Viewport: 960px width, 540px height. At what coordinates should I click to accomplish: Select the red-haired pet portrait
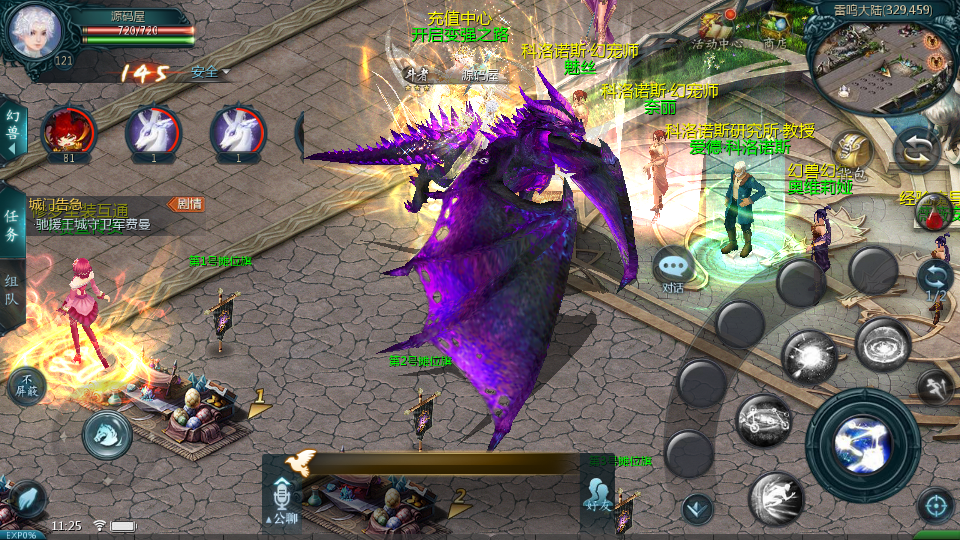click(68, 132)
